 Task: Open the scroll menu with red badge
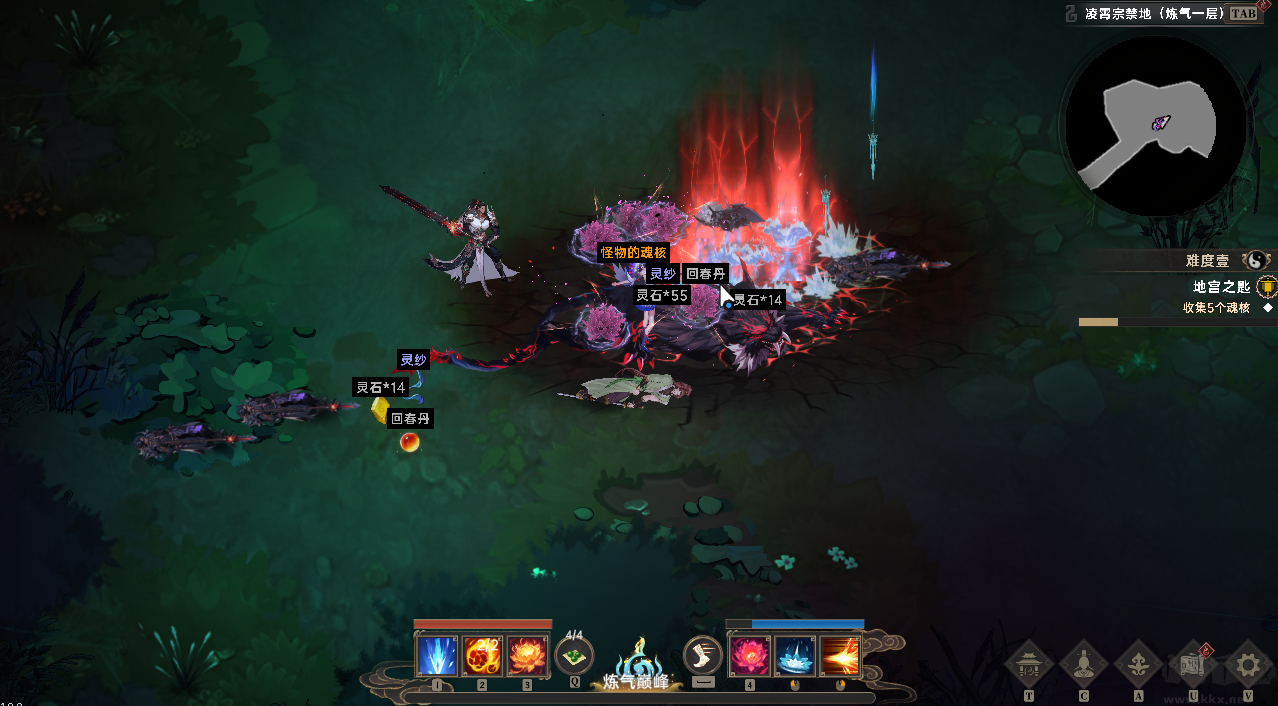(x=1192, y=664)
